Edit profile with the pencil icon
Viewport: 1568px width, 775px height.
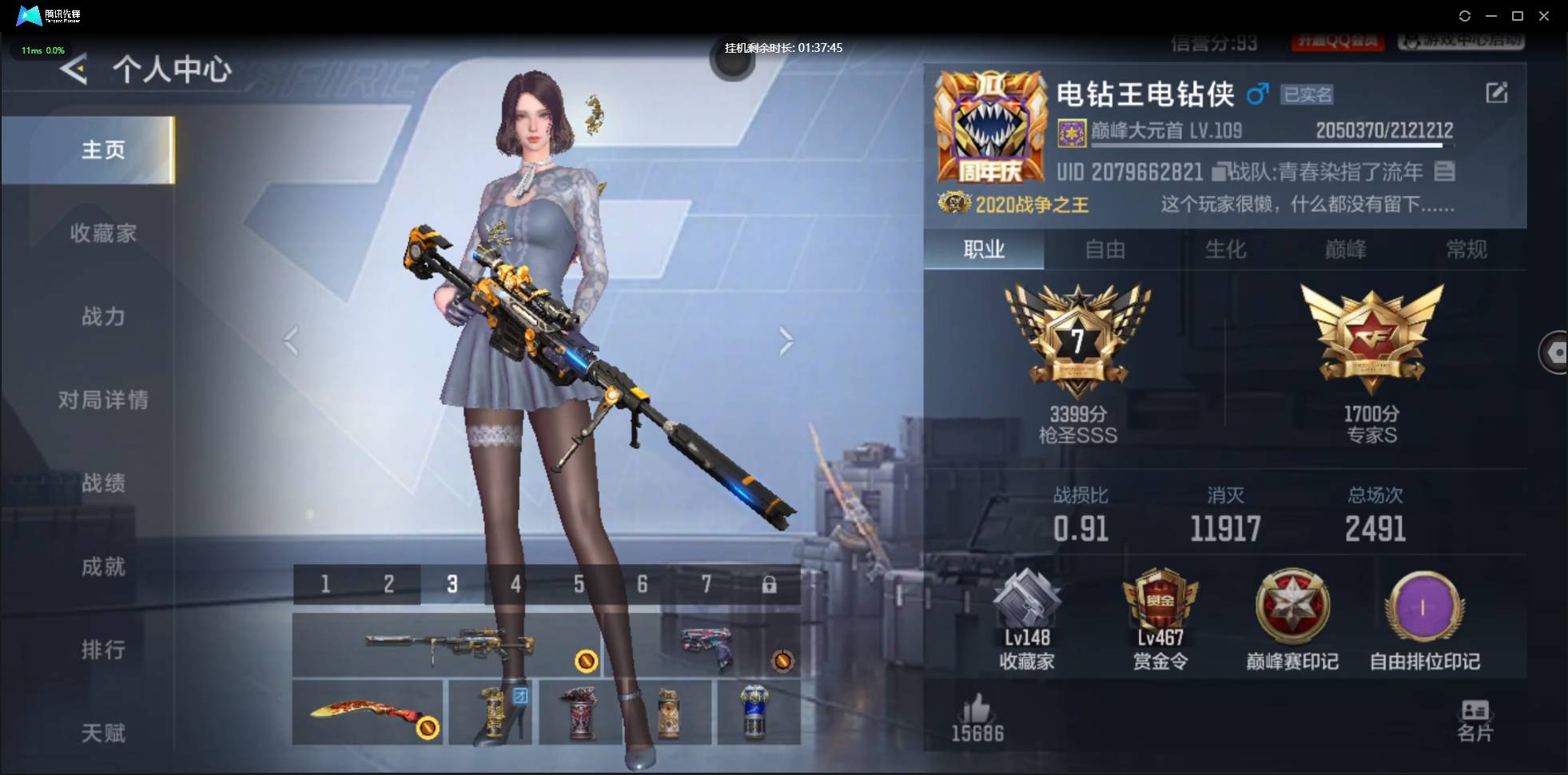[x=1498, y=93]
